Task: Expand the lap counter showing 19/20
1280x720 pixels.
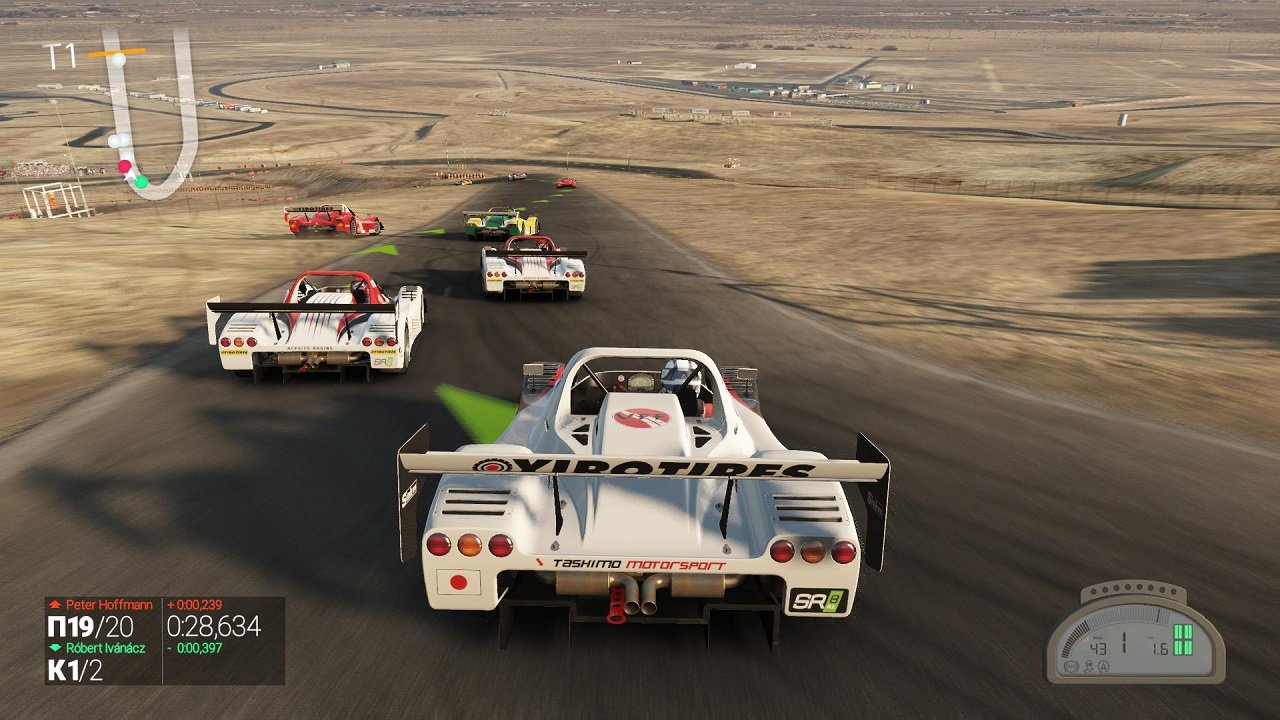Action: (92, 625)
